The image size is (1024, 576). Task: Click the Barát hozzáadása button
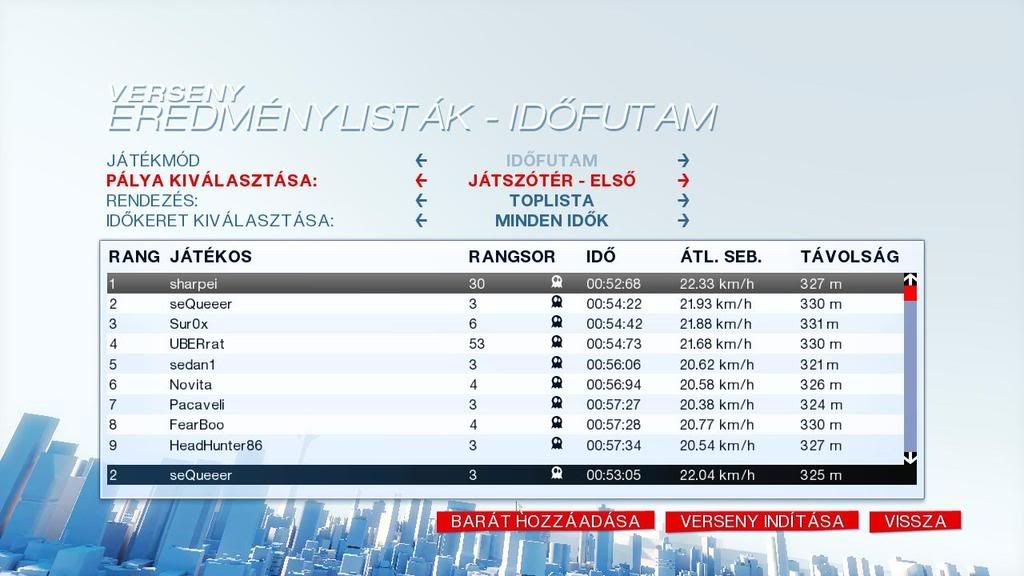pyautogui.click(x=545, y=521)
